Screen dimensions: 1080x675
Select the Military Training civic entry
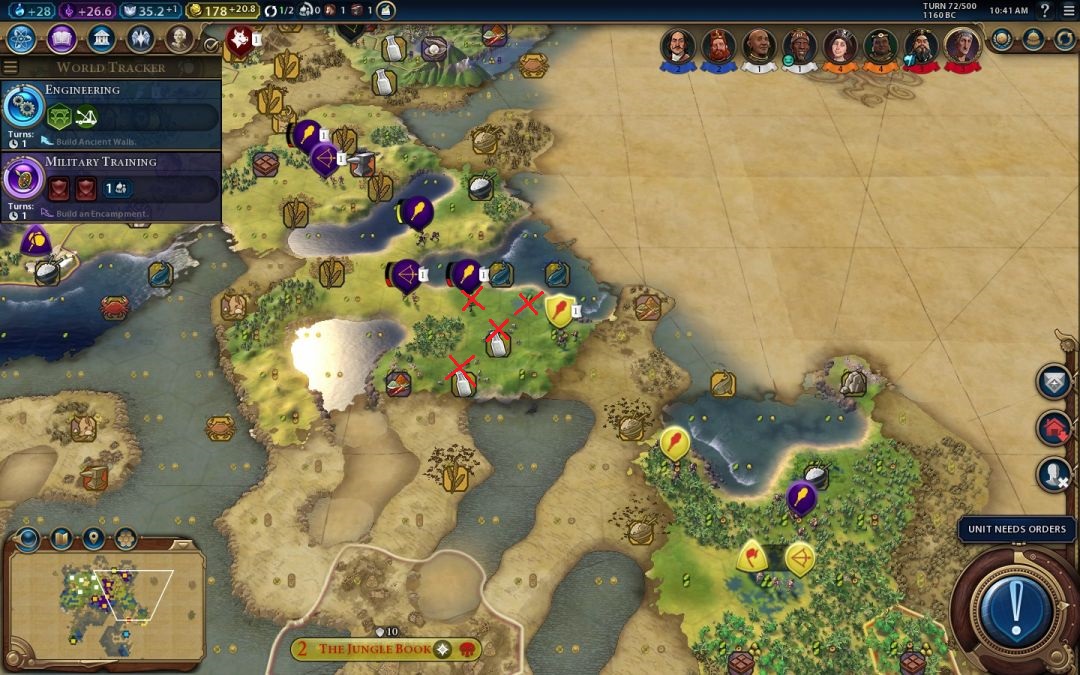pos(110,181)
